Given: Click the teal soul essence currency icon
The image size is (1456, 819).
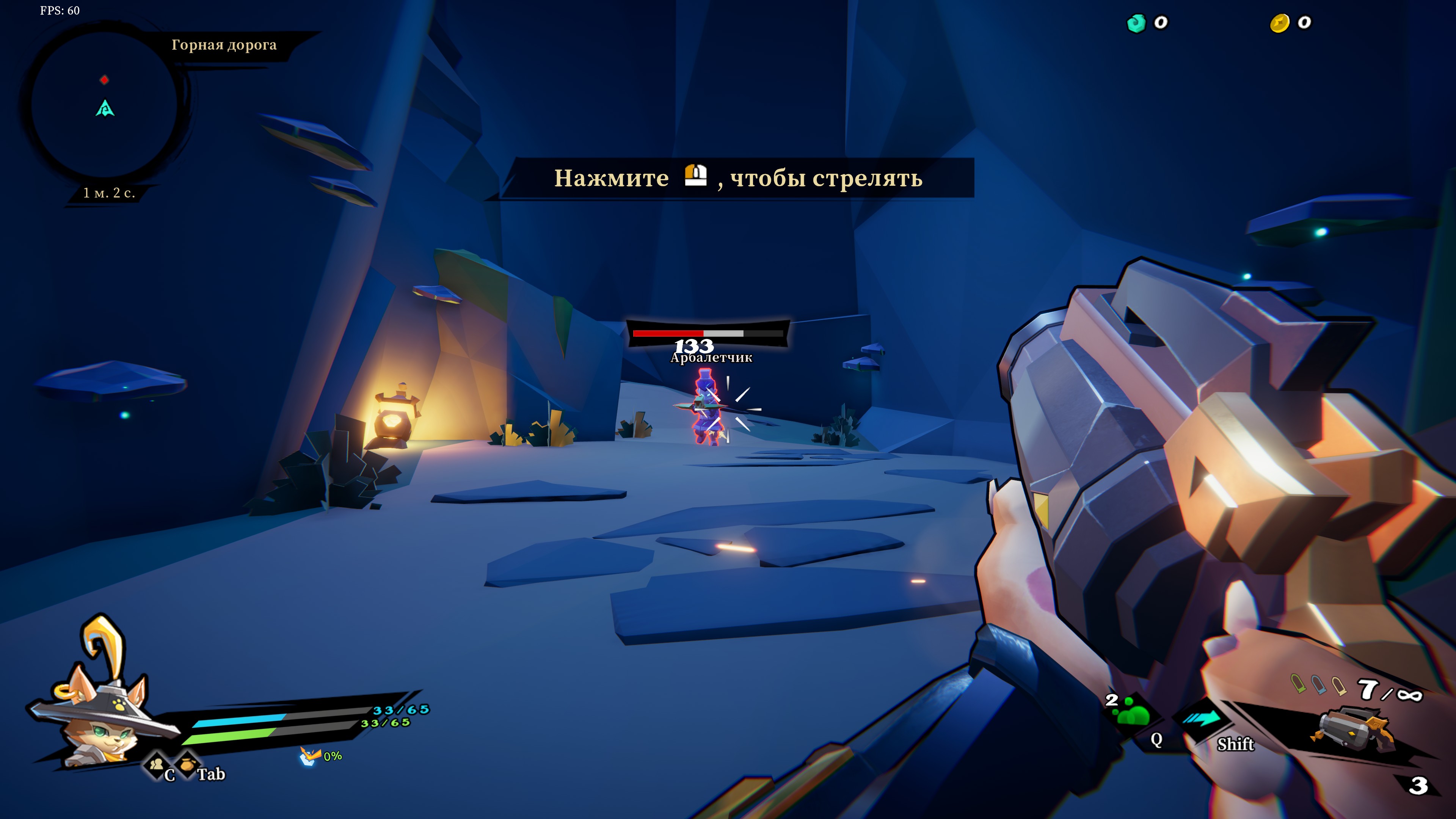Looking at the screenshot, I should 1136,23.
